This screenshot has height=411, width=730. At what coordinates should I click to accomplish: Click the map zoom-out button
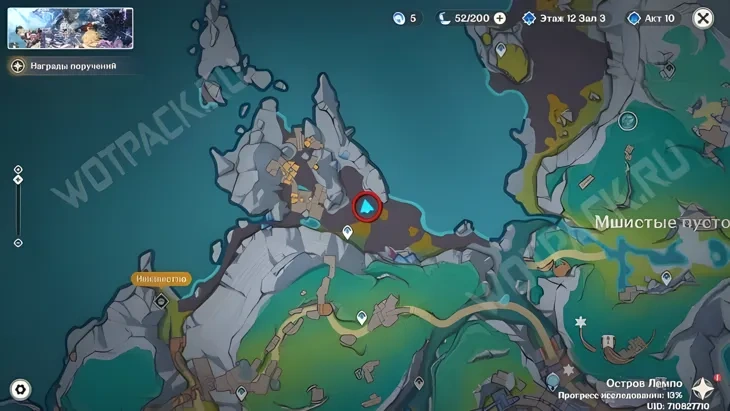18,243
